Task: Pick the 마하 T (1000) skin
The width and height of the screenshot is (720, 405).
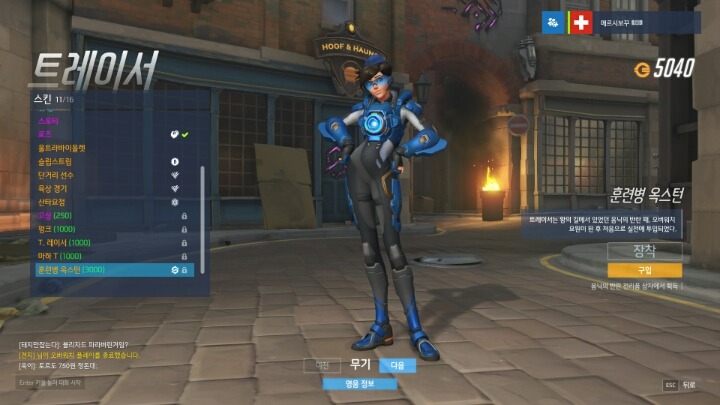Action: pos(60,256)
